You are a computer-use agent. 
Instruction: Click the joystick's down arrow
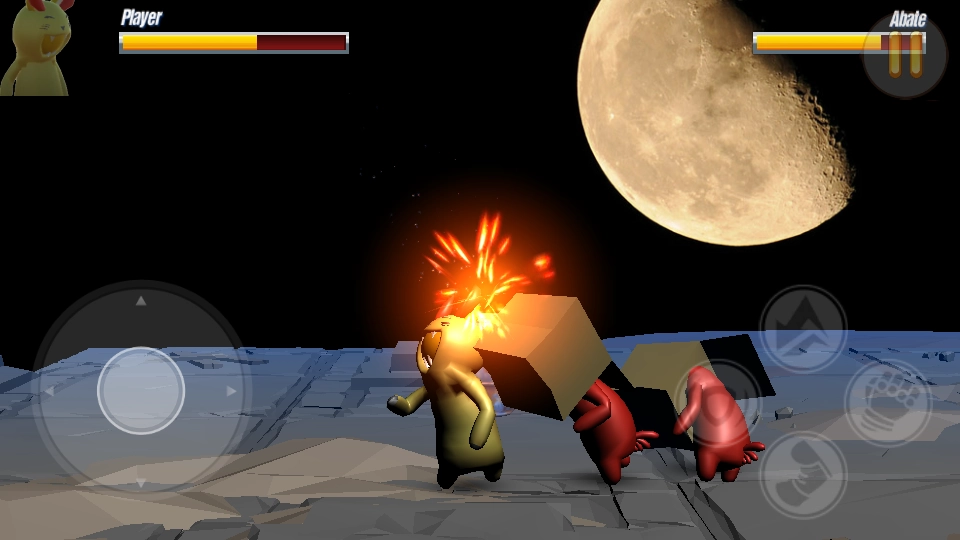[x=141, y=482]
